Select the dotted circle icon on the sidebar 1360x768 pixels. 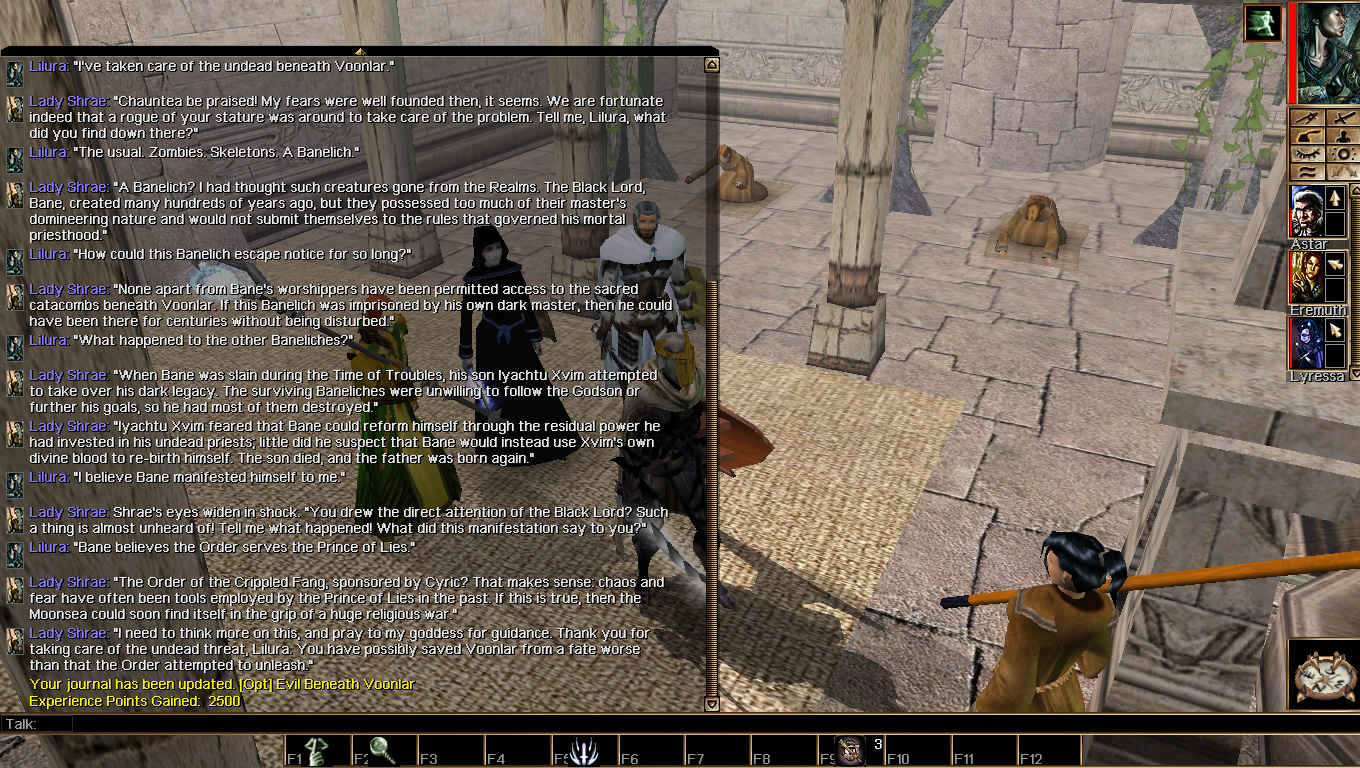click(x=1343, y=155)
